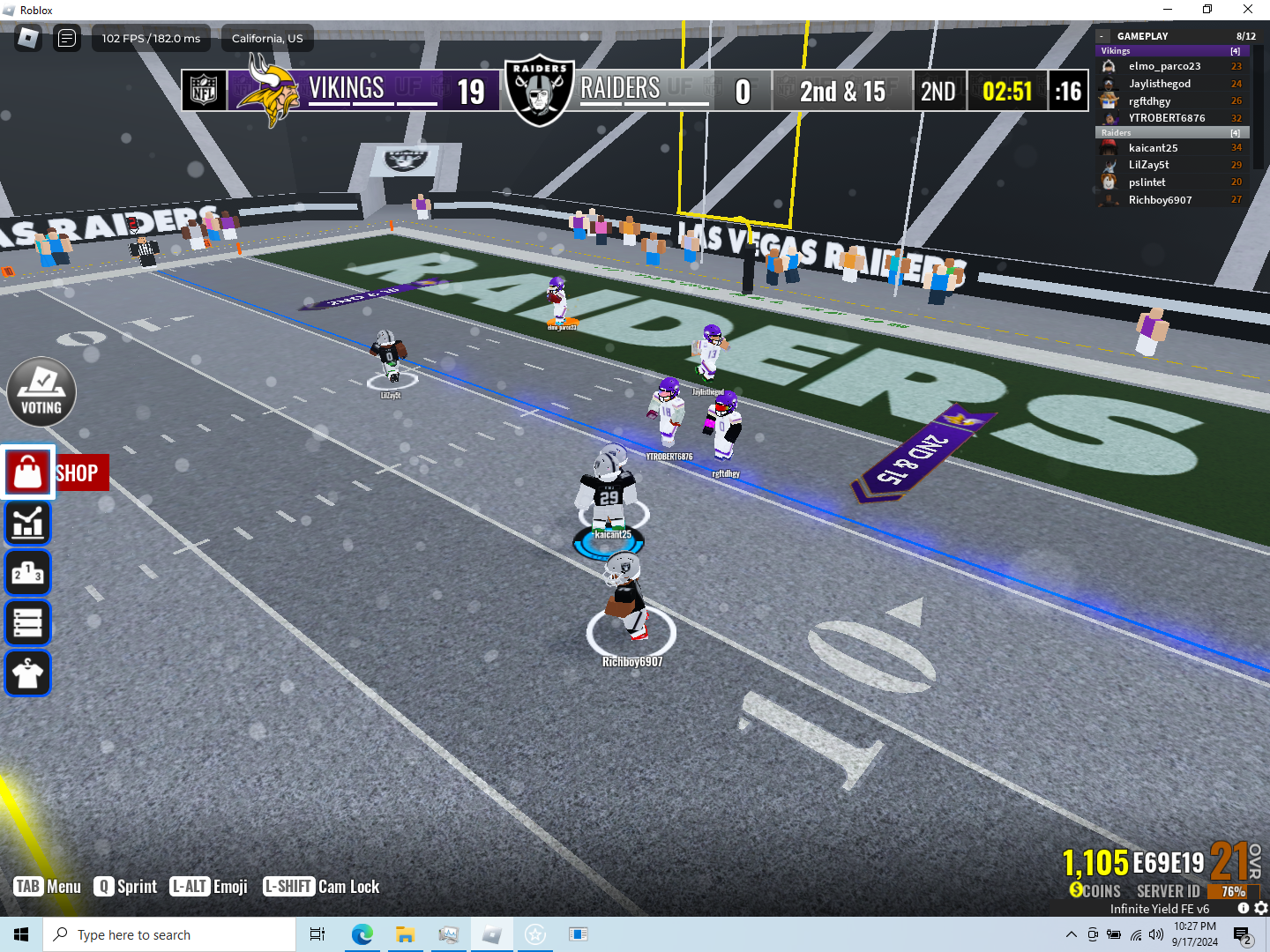
Task: Open the jersey customization panel
Action: [28, 673]
